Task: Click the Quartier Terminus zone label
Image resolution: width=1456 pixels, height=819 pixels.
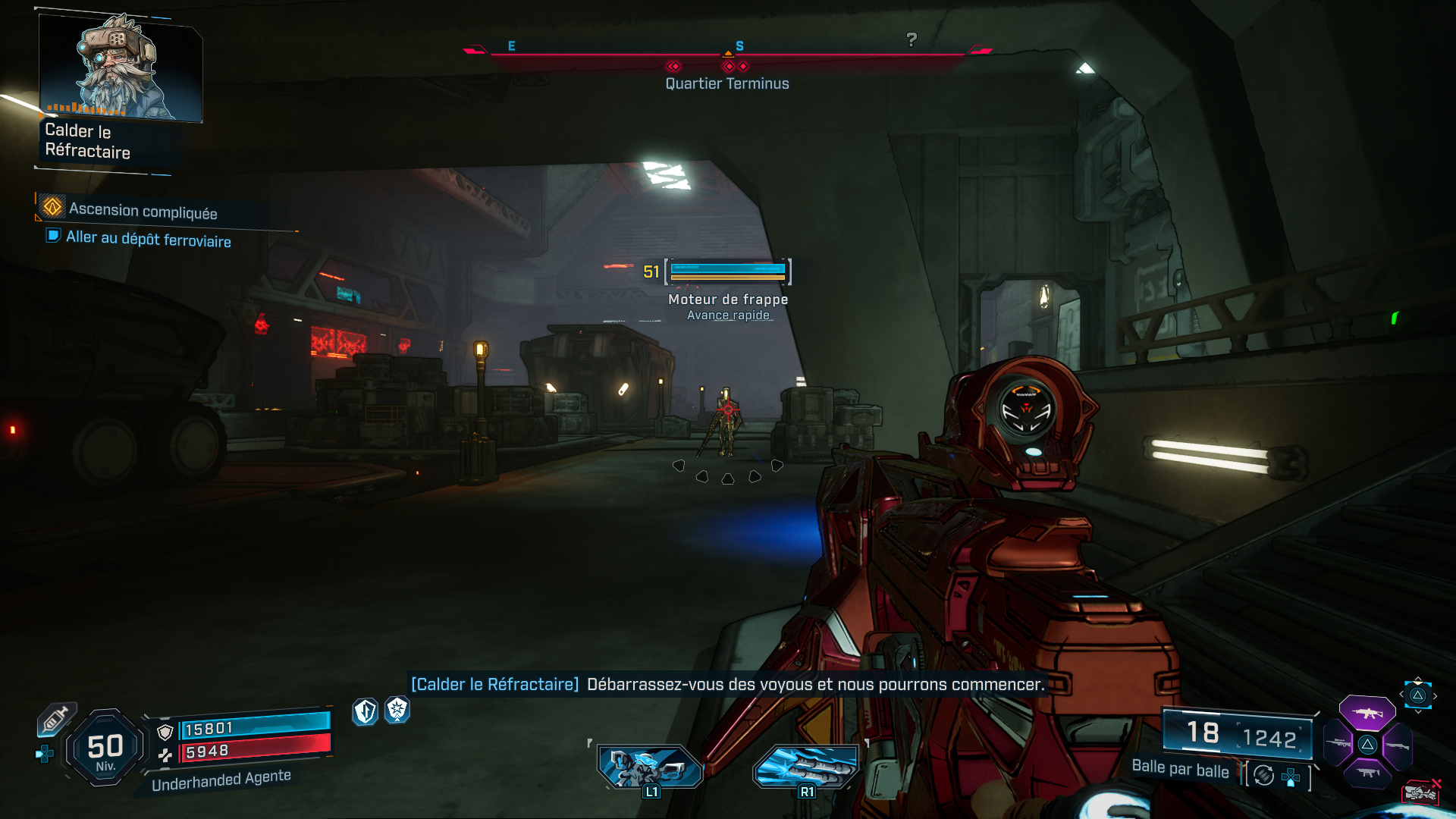Action: click(727, 83)
